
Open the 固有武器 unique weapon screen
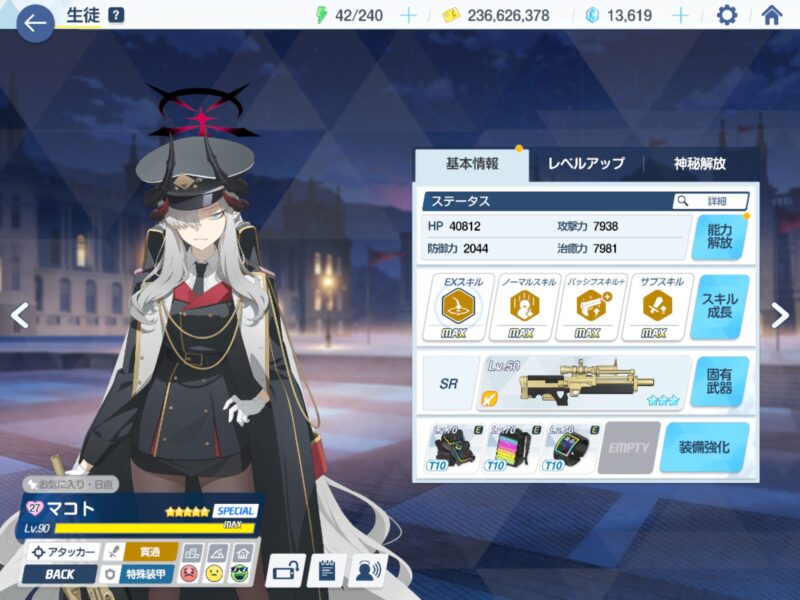point(718,381)
